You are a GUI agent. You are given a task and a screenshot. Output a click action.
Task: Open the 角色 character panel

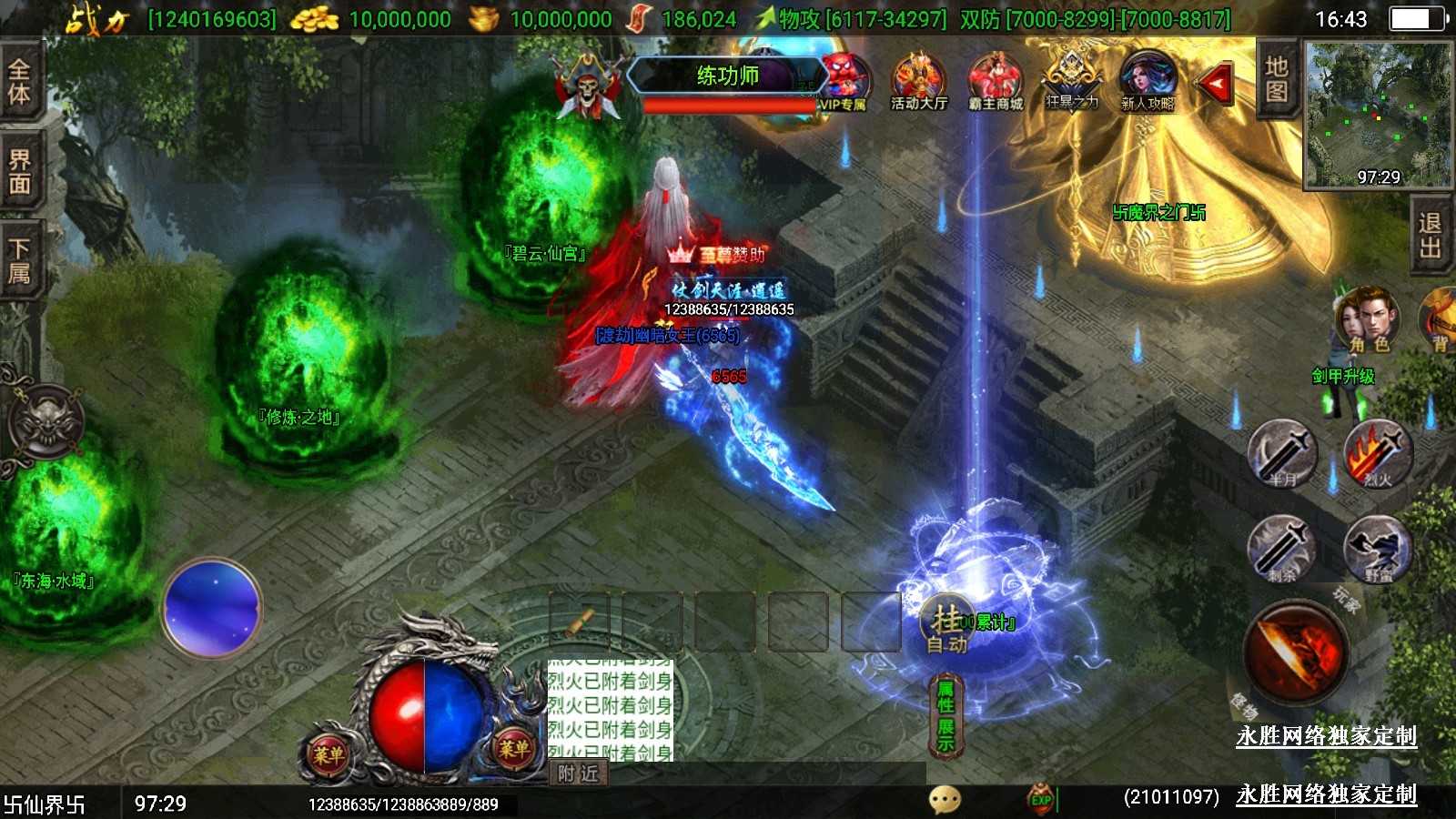[1367, 320]
